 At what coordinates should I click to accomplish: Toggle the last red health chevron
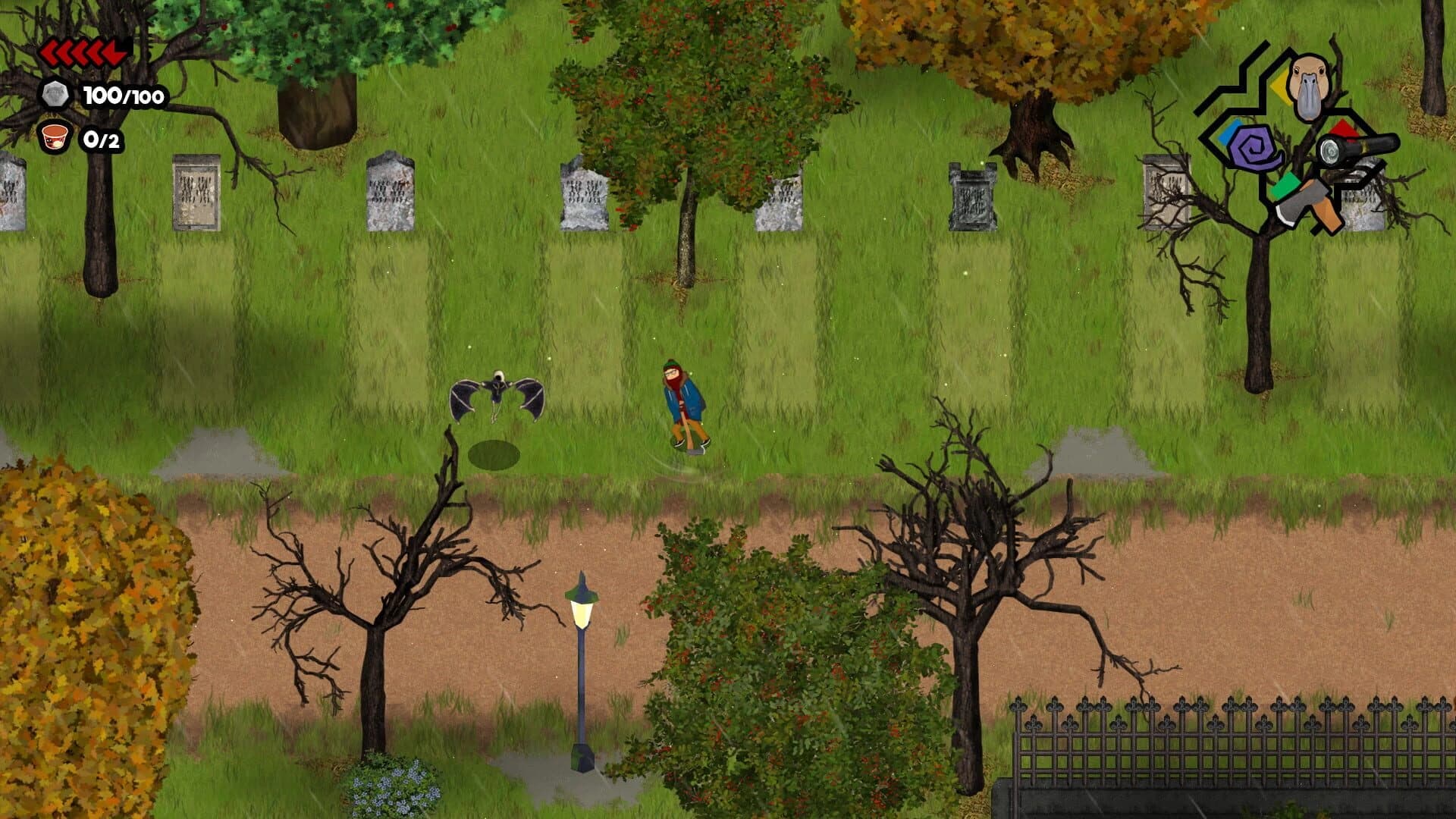(x=114, y=53)
